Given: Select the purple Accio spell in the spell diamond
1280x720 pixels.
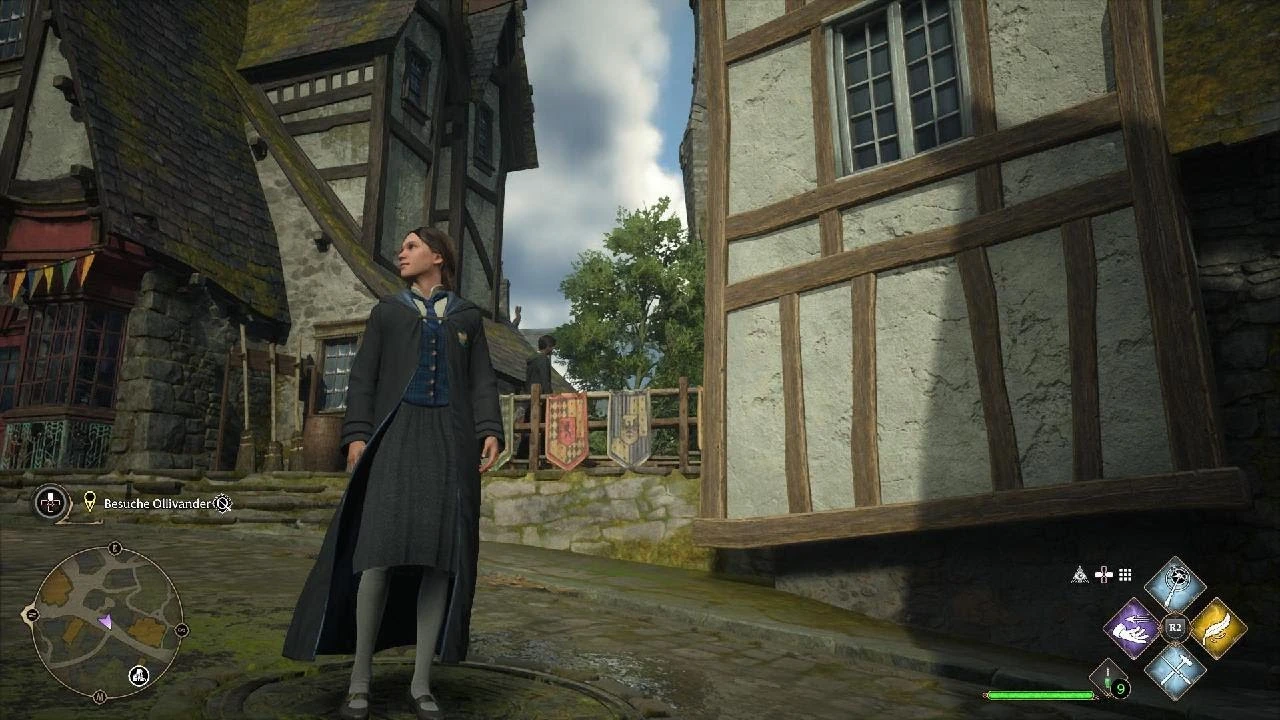Looking at the screenshot, I should point(1135,628).
